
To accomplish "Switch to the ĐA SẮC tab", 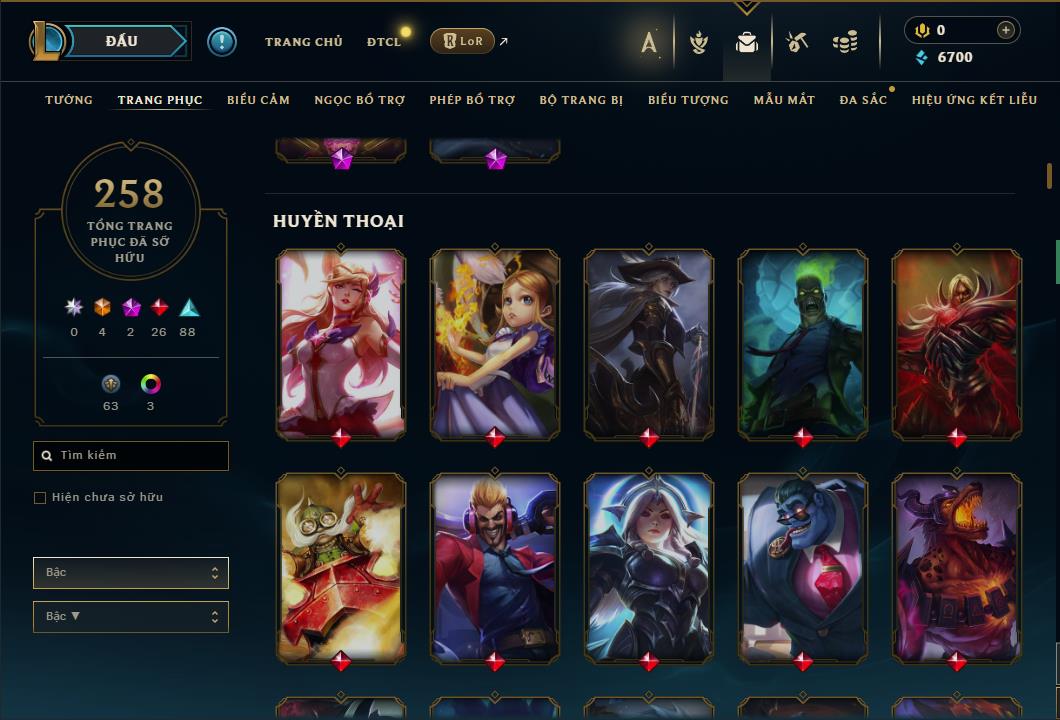I will [x=863, y=100].
